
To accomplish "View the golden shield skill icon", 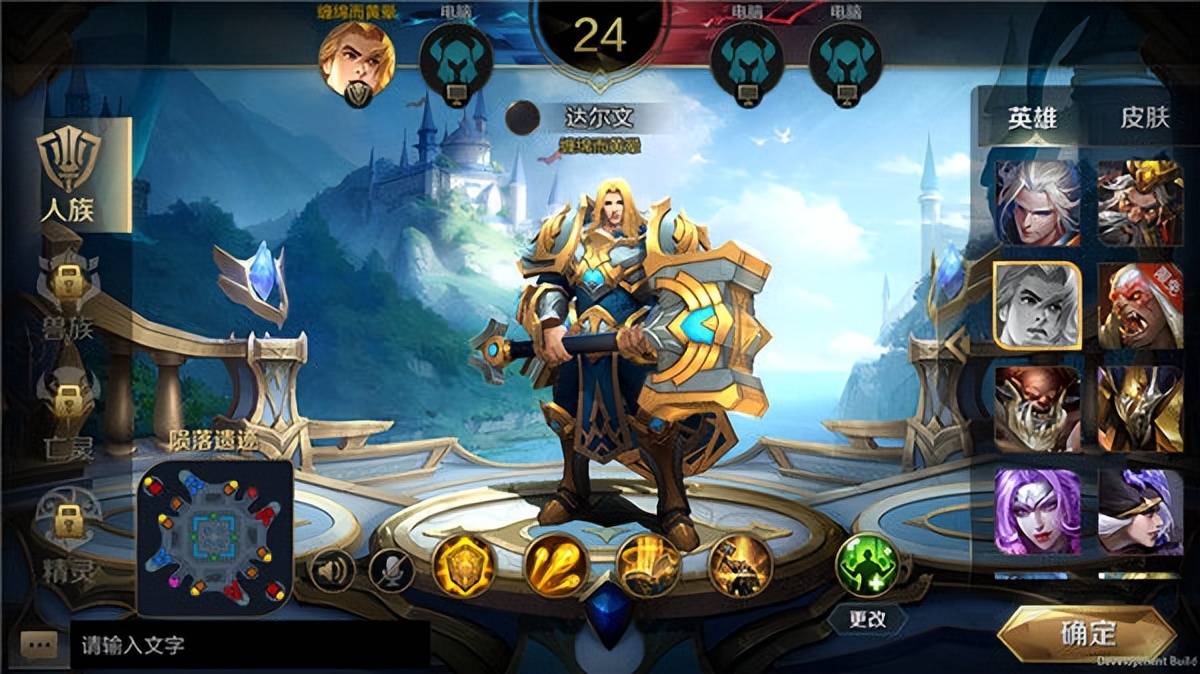I will 464,566.
